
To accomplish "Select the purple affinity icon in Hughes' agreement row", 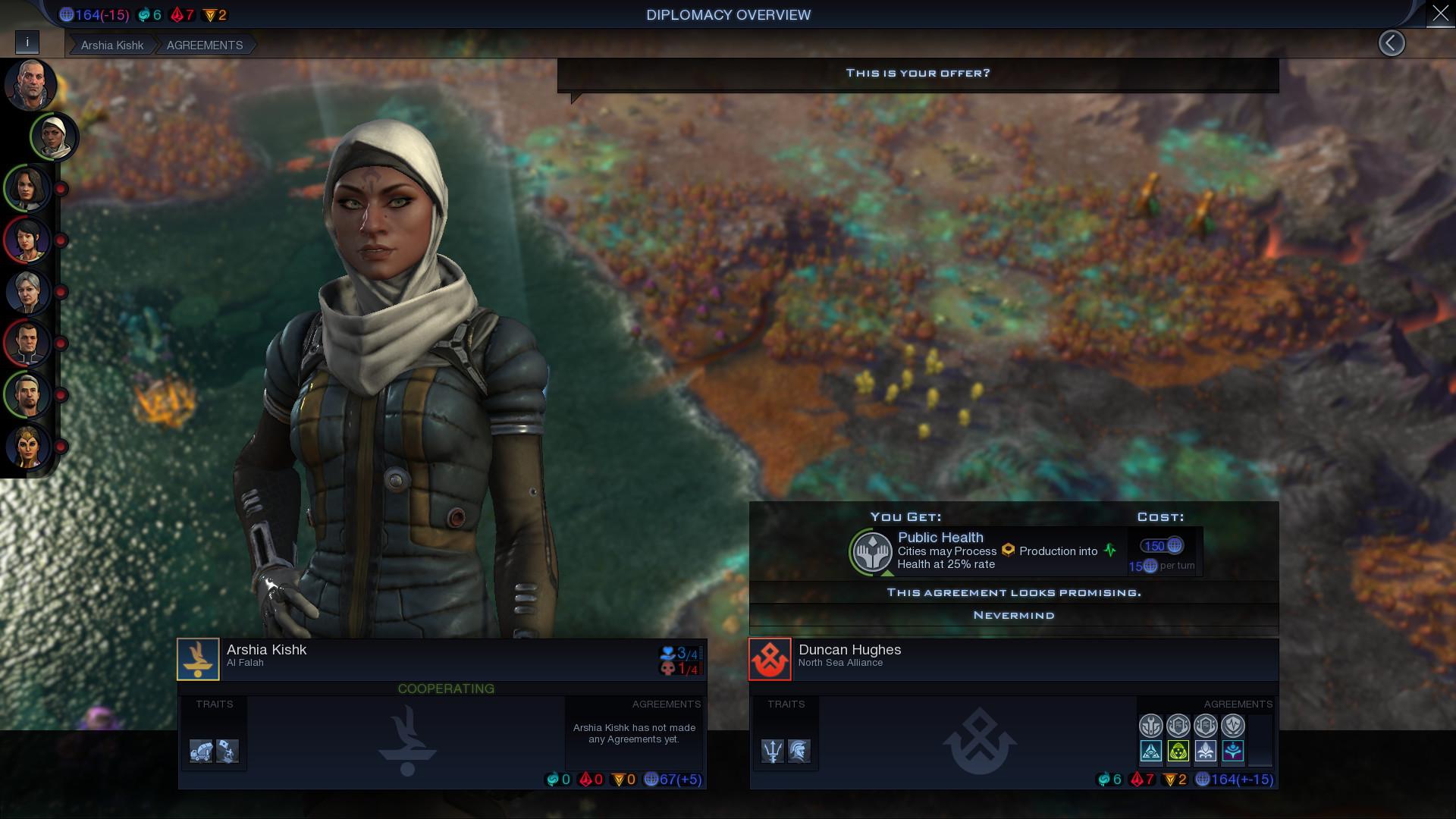I will click(1233, 752).
